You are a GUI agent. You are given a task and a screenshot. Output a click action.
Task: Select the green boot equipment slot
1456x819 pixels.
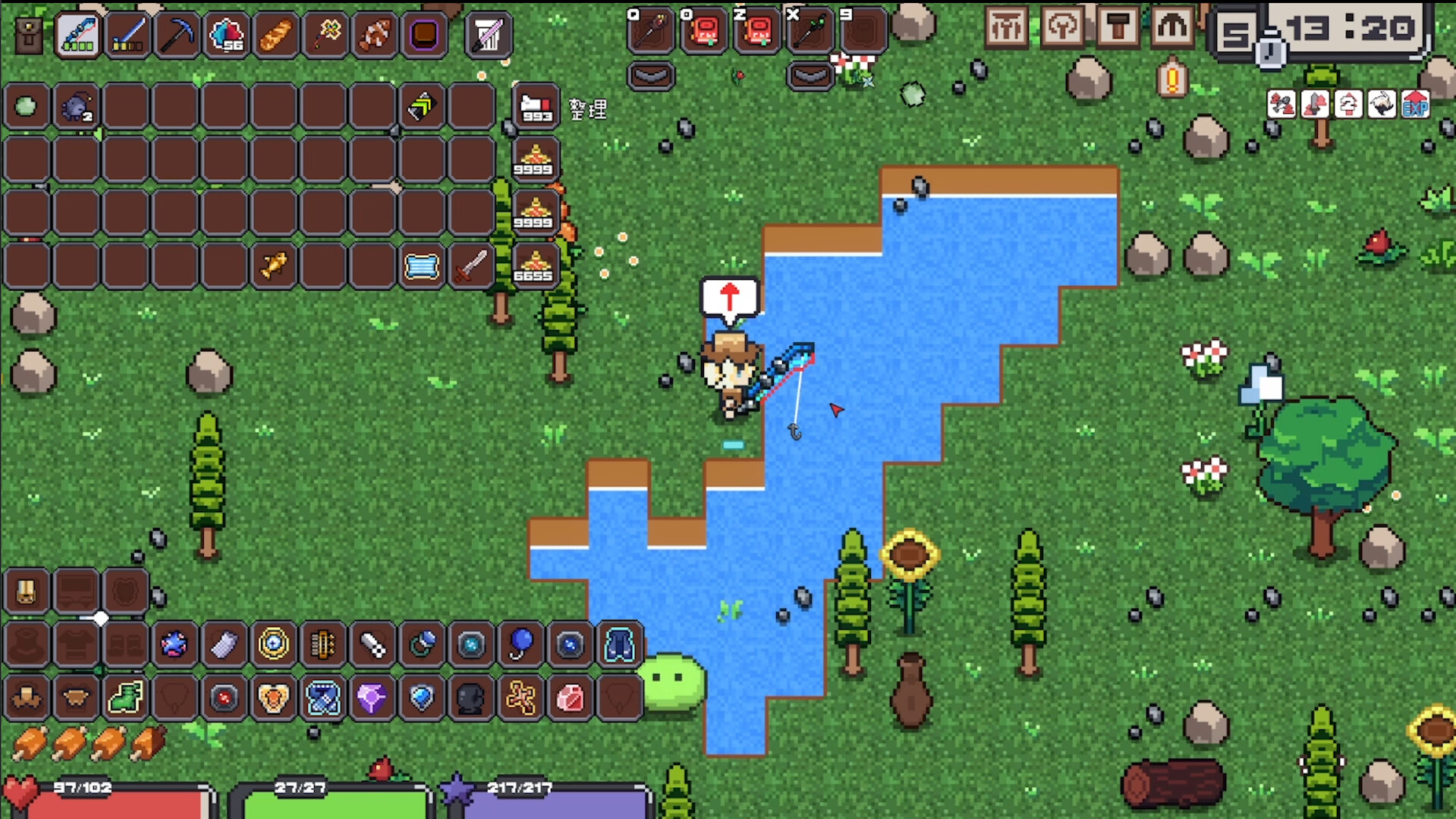pos(125,697)
